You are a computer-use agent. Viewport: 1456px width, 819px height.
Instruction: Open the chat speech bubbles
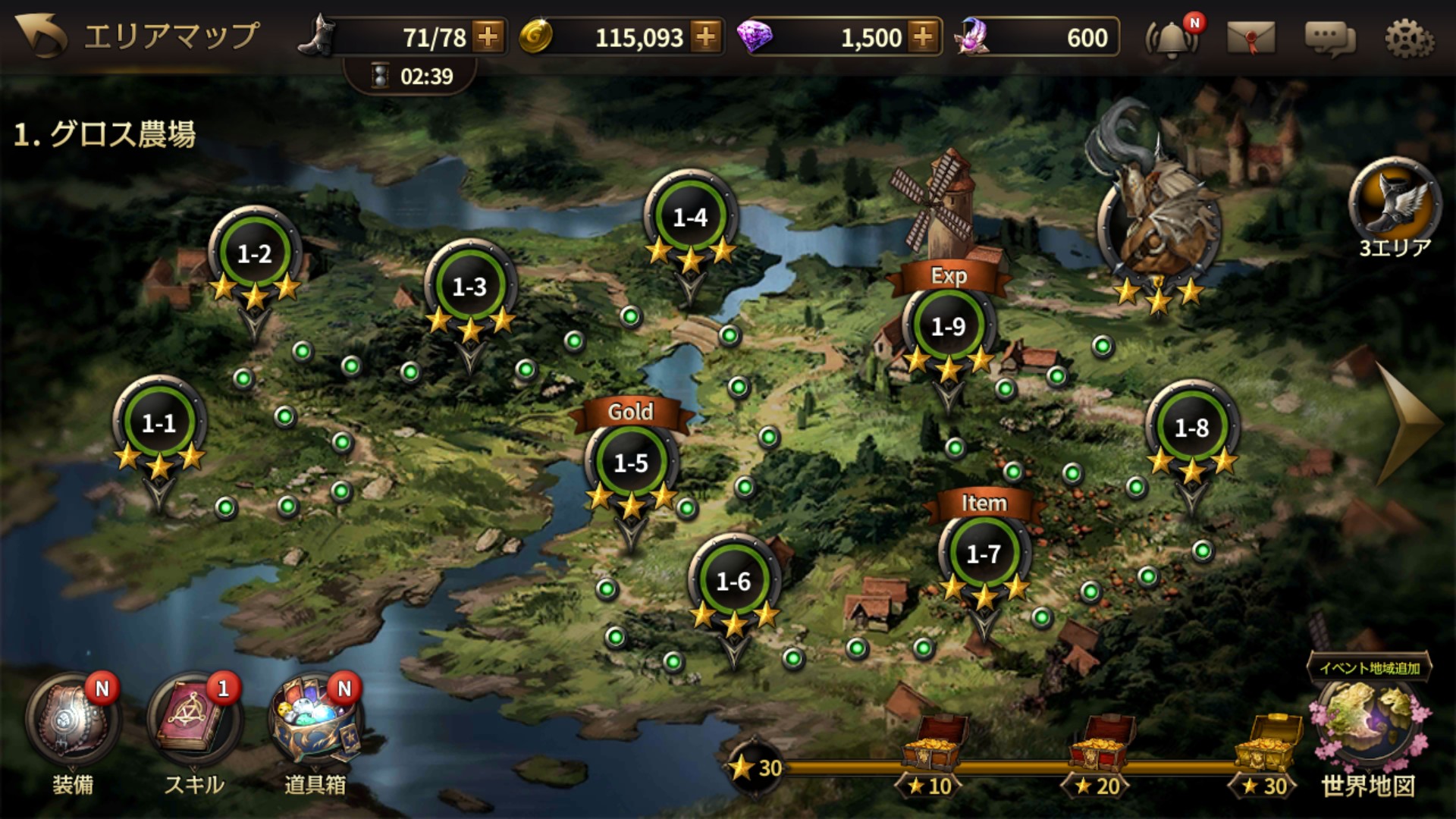click(x=1329, y=38)
